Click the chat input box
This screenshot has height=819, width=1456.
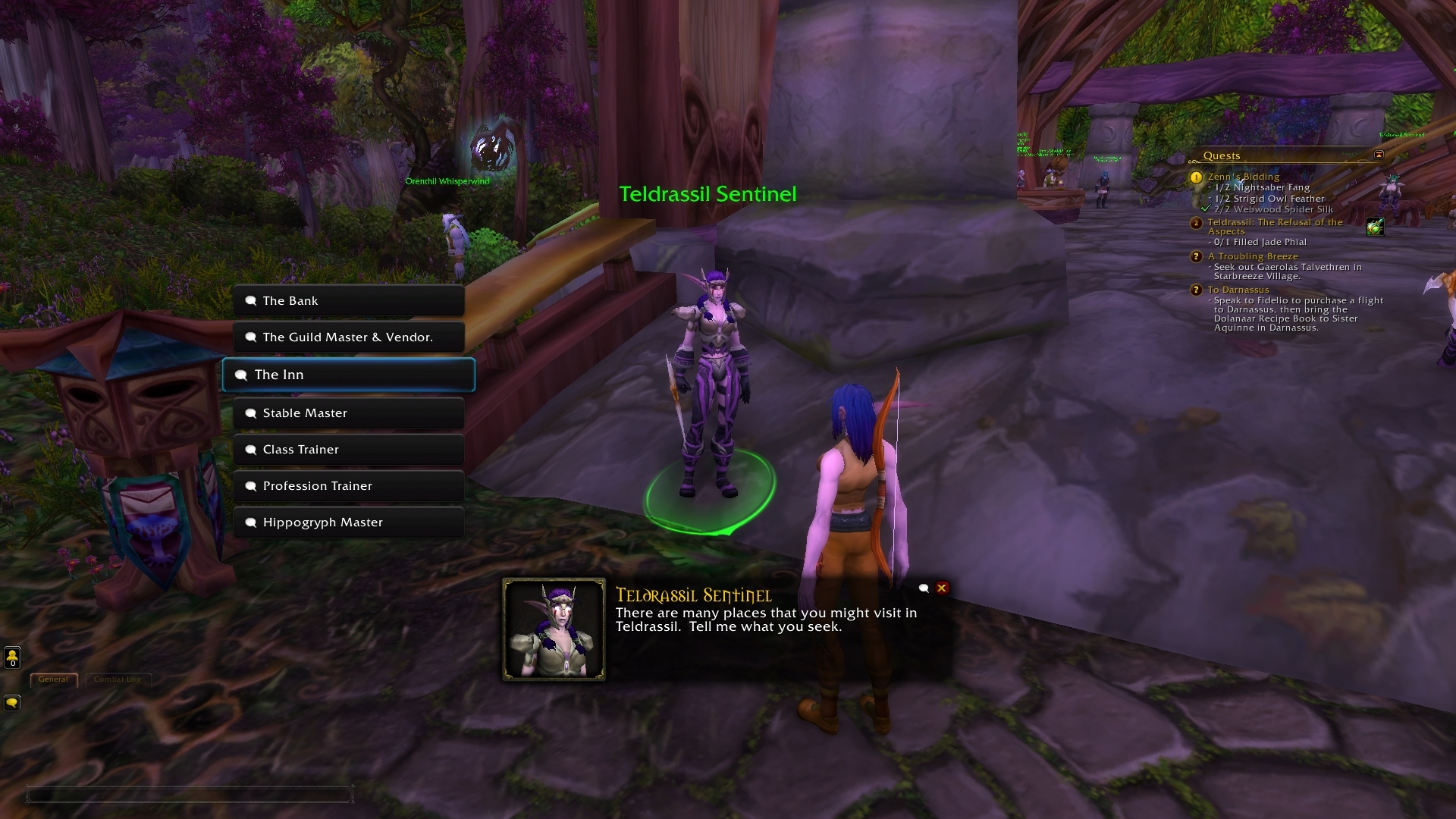tap(190, 795)
